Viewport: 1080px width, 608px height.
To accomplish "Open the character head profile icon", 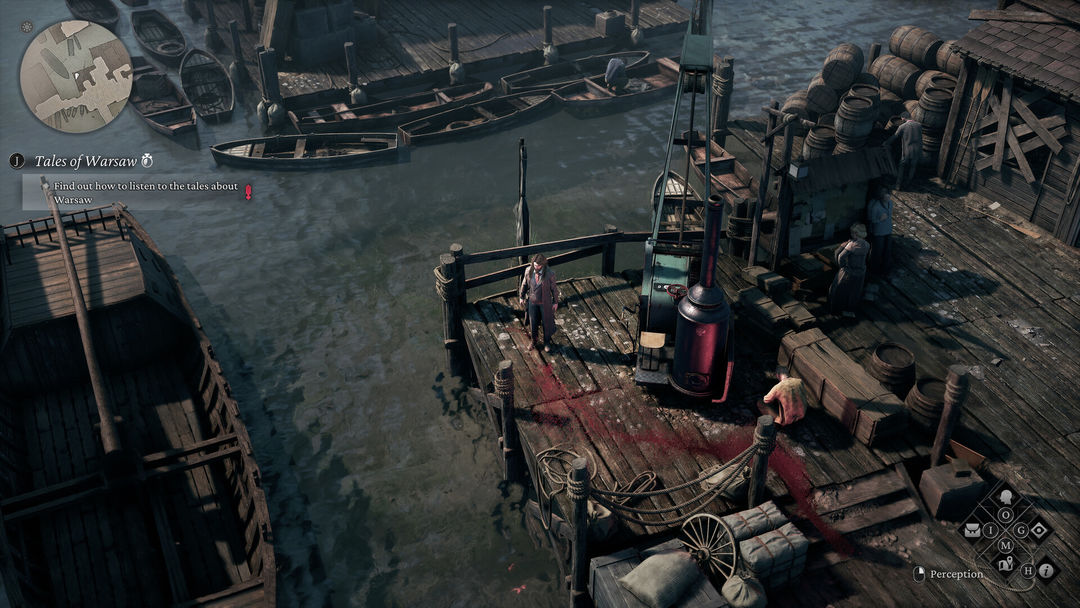I will click(1005, 497).
